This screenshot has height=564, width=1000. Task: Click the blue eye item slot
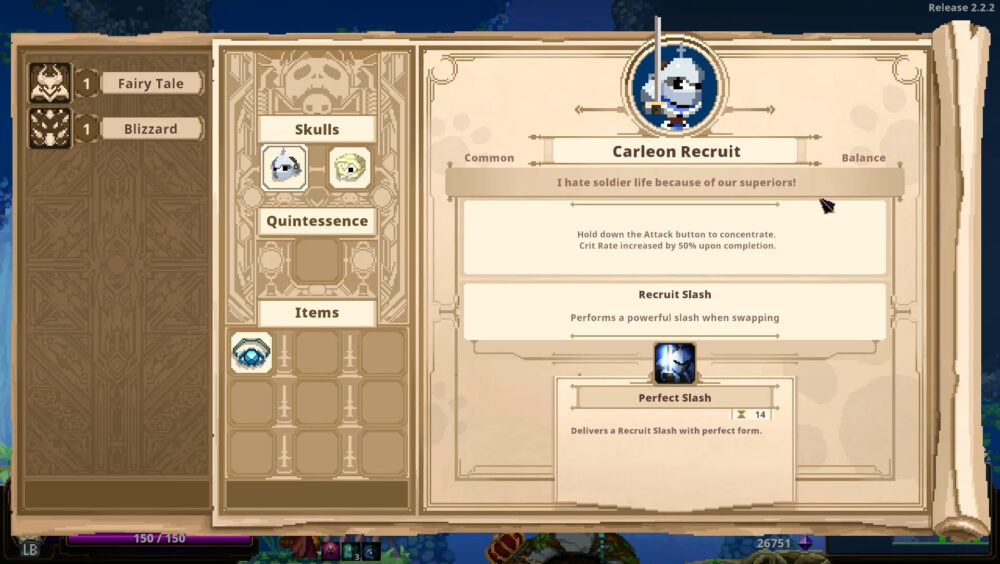pos(251,353)
